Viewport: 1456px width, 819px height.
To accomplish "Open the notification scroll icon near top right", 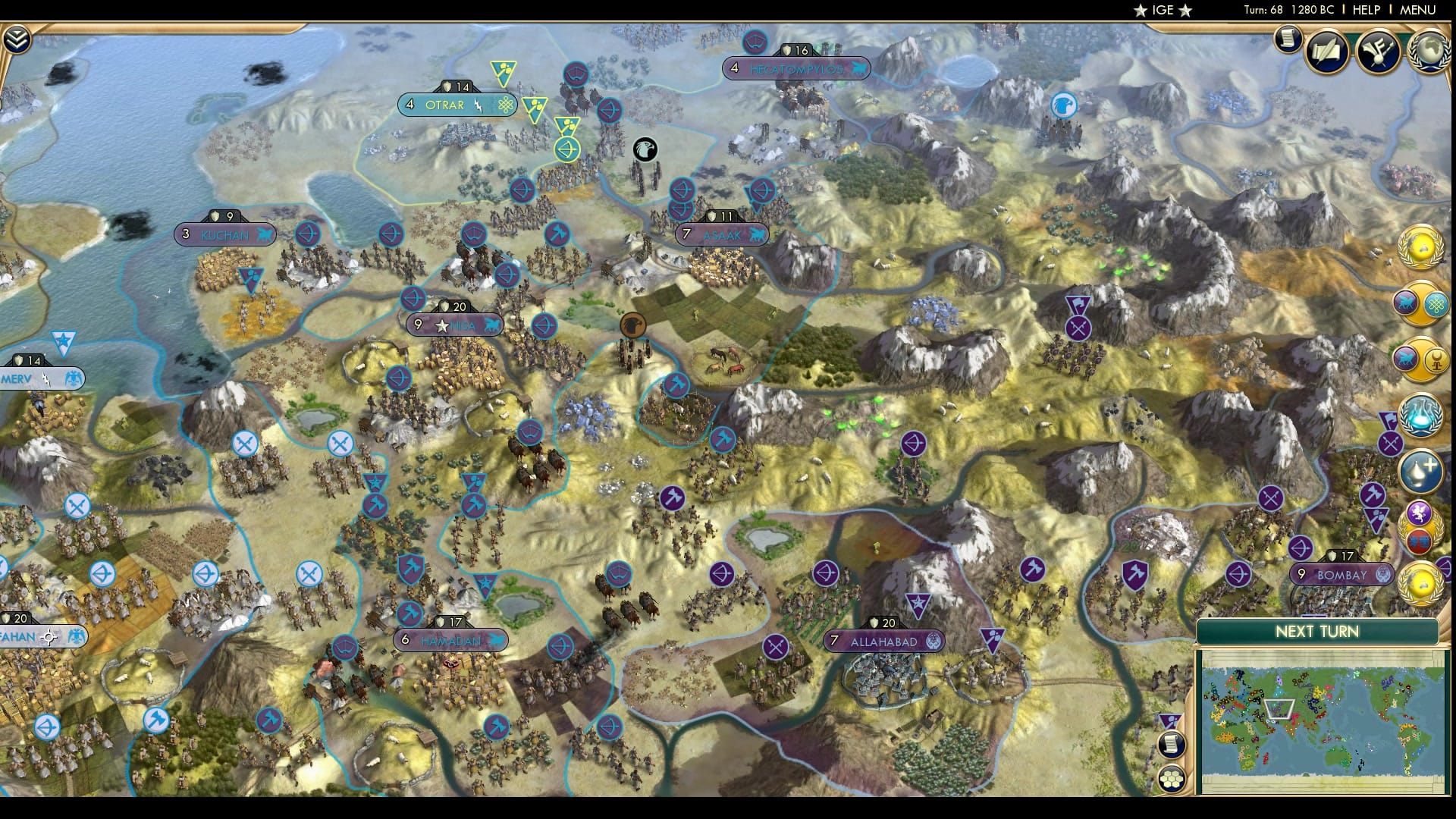I will [1288, 42].
